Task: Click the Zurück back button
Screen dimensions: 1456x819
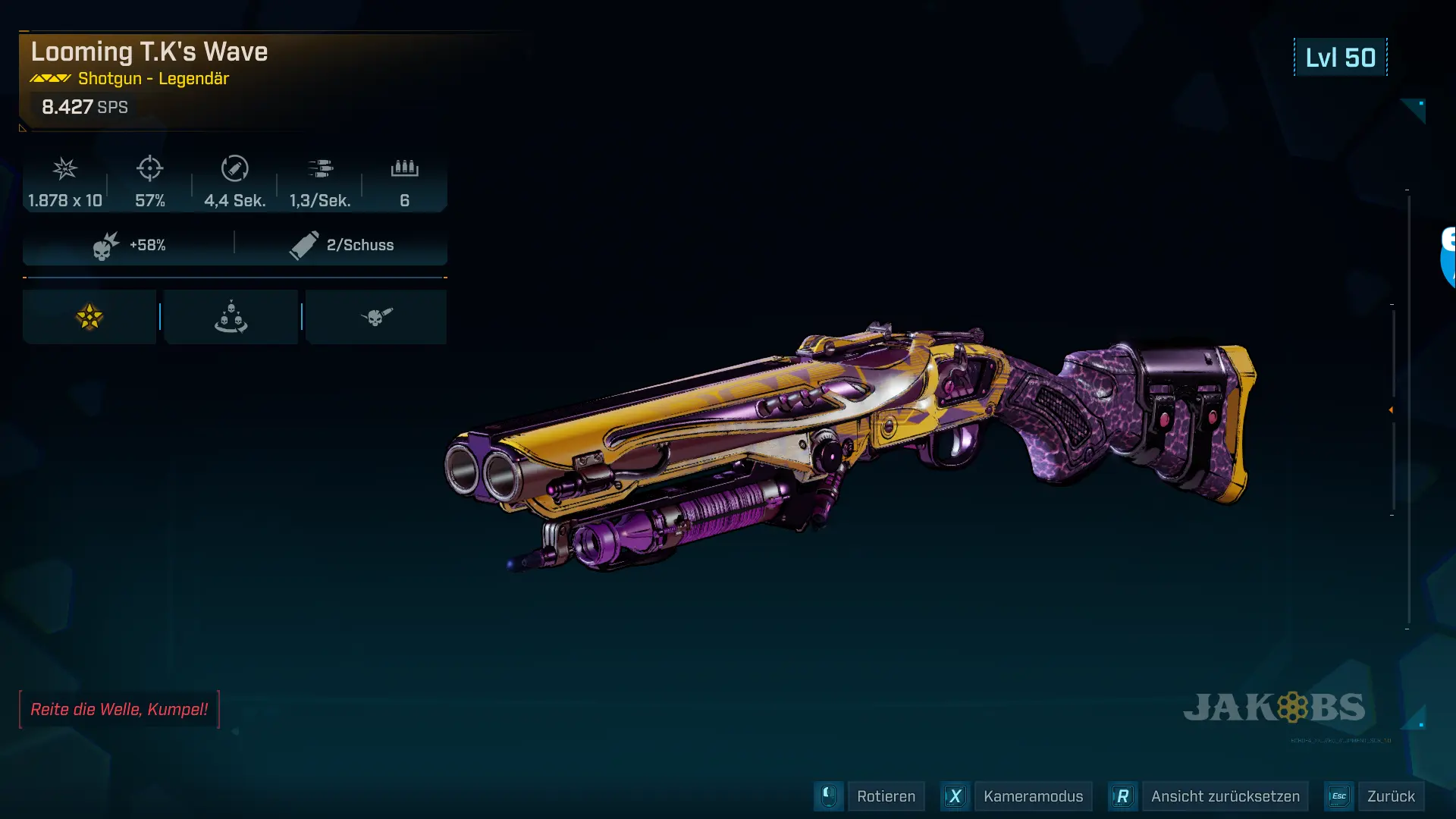Action: [x=1390, y=796]
